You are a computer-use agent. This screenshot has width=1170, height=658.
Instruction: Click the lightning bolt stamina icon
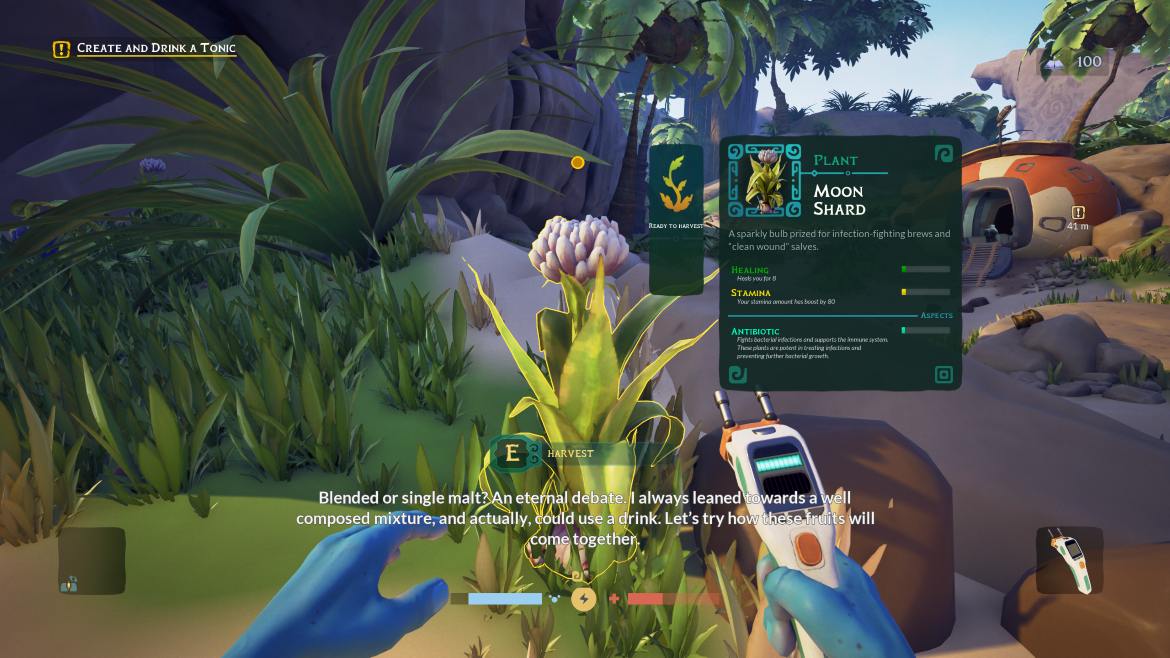[x=584, y=599]
